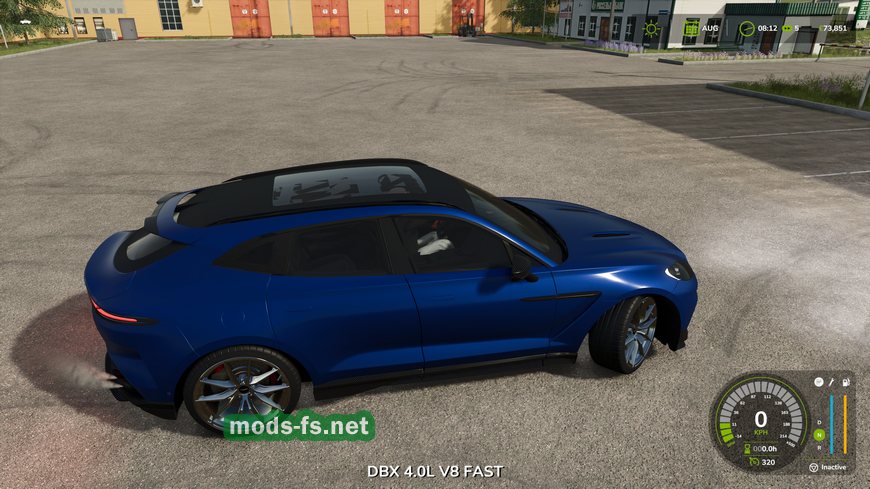Click the sunny weather icon
This screenshot has height=489, width=870.
pos(652,29)
